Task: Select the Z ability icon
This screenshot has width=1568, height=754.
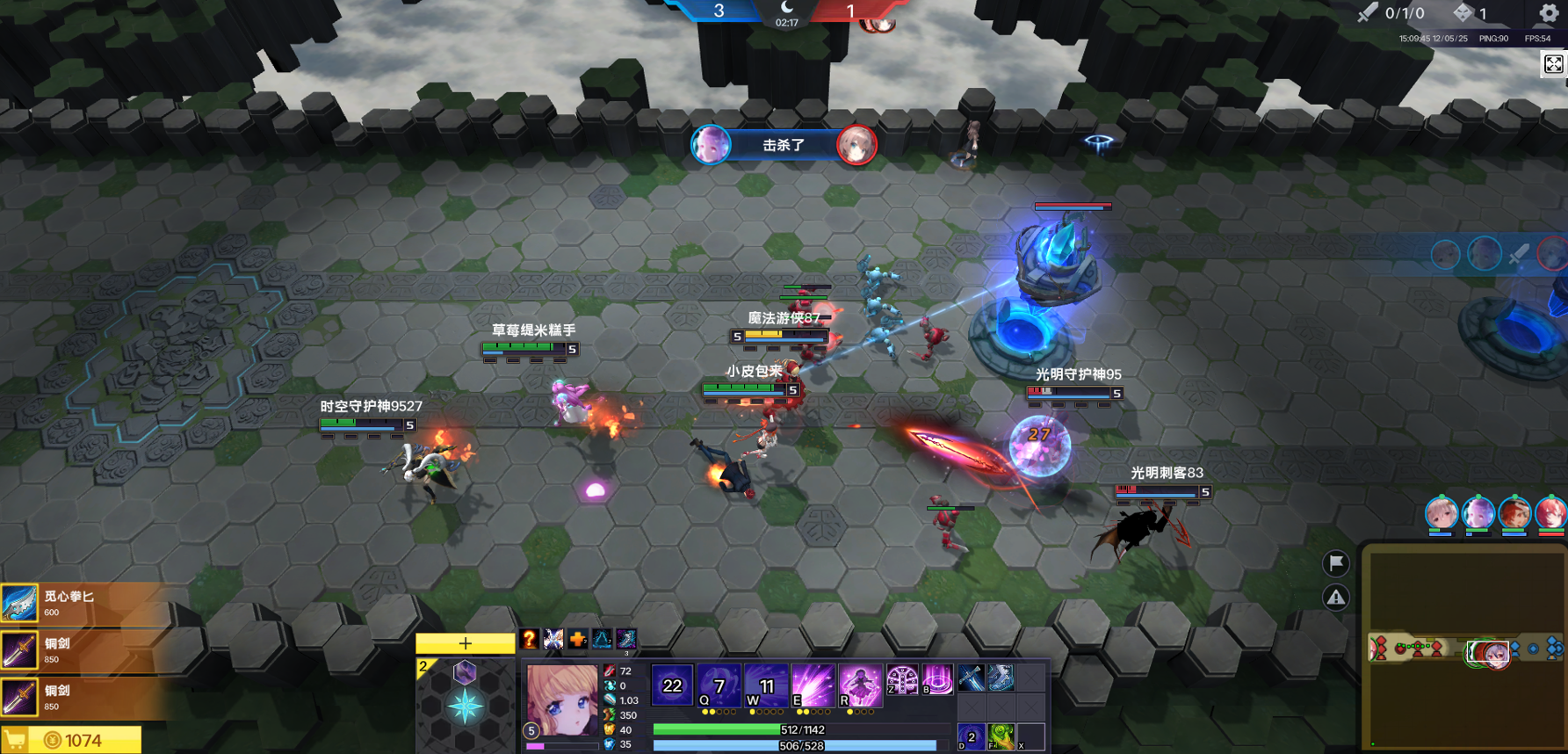Action: [902, 679]
